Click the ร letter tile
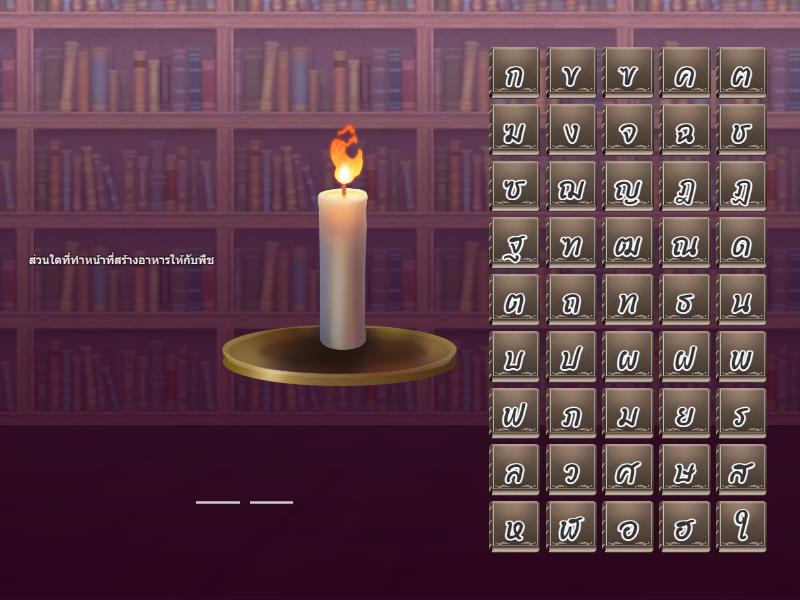The height and width of the screenshot is (600, 800). click(742, 413)
